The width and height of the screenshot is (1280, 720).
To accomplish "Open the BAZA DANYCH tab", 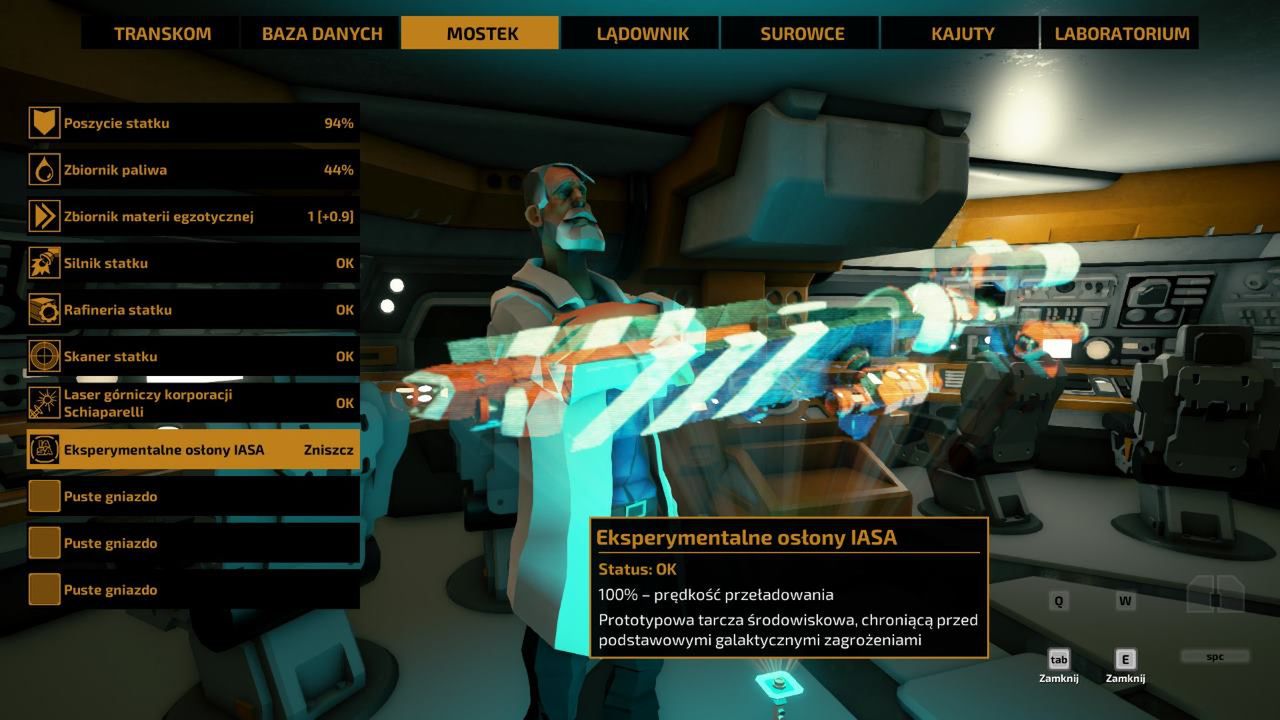I will [322, 33].
